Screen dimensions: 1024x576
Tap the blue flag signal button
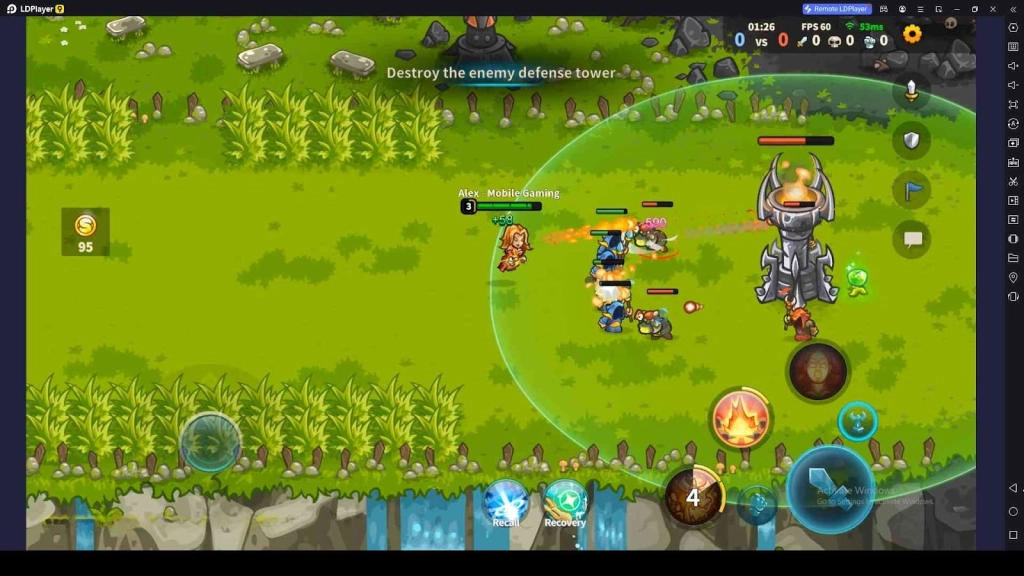[911, 190]
